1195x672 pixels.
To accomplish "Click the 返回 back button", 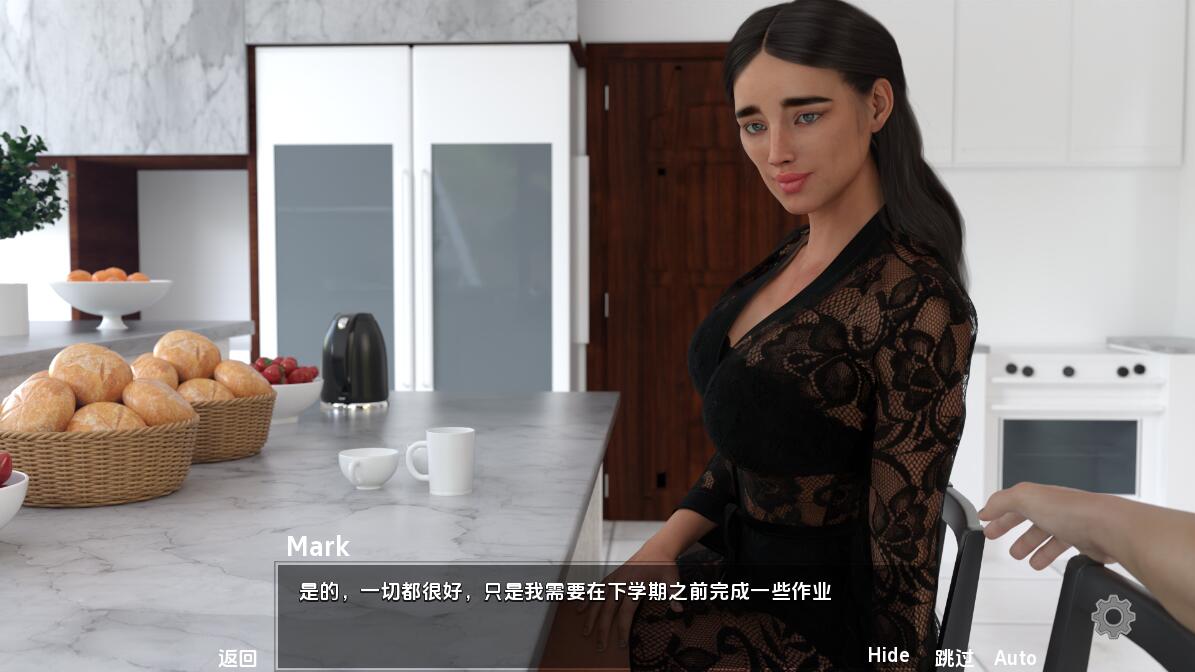I will pyautogui.click(x=238, y=658).
